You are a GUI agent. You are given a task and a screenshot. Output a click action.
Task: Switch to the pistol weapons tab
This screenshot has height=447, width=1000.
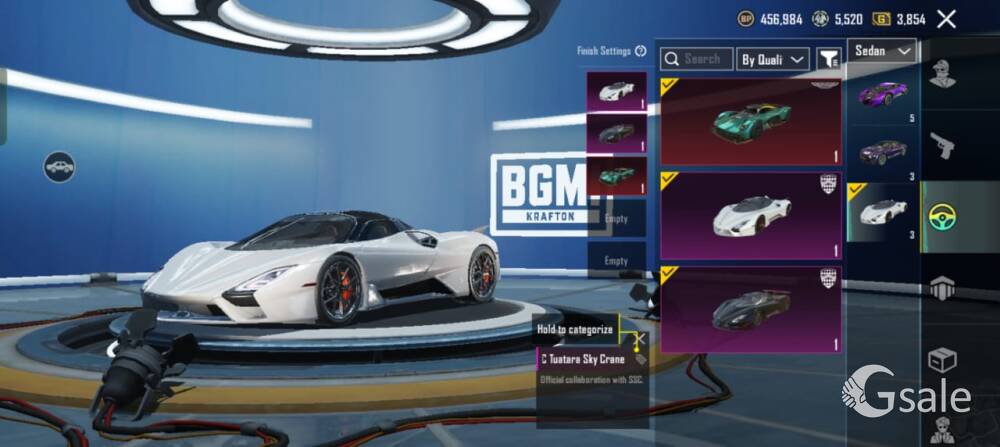(x=942, y=147)
